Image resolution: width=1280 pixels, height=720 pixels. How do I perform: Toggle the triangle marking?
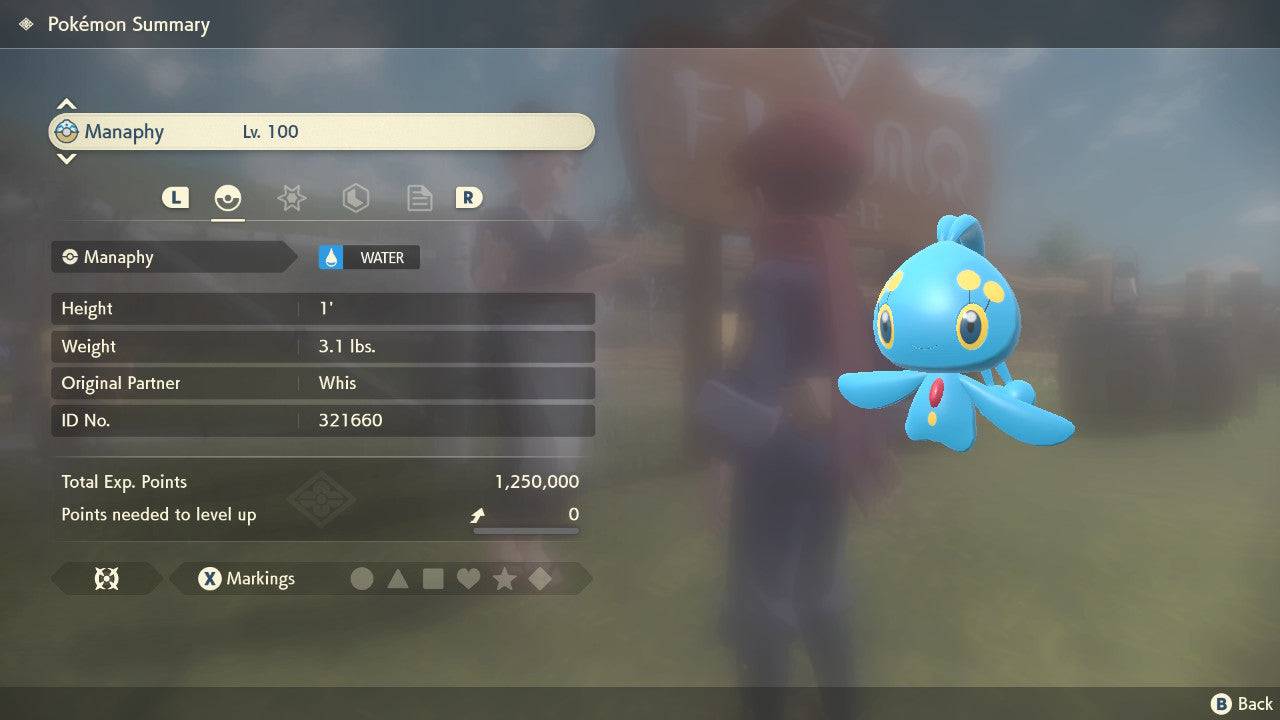pyautogui.click(x=398, y=579)
